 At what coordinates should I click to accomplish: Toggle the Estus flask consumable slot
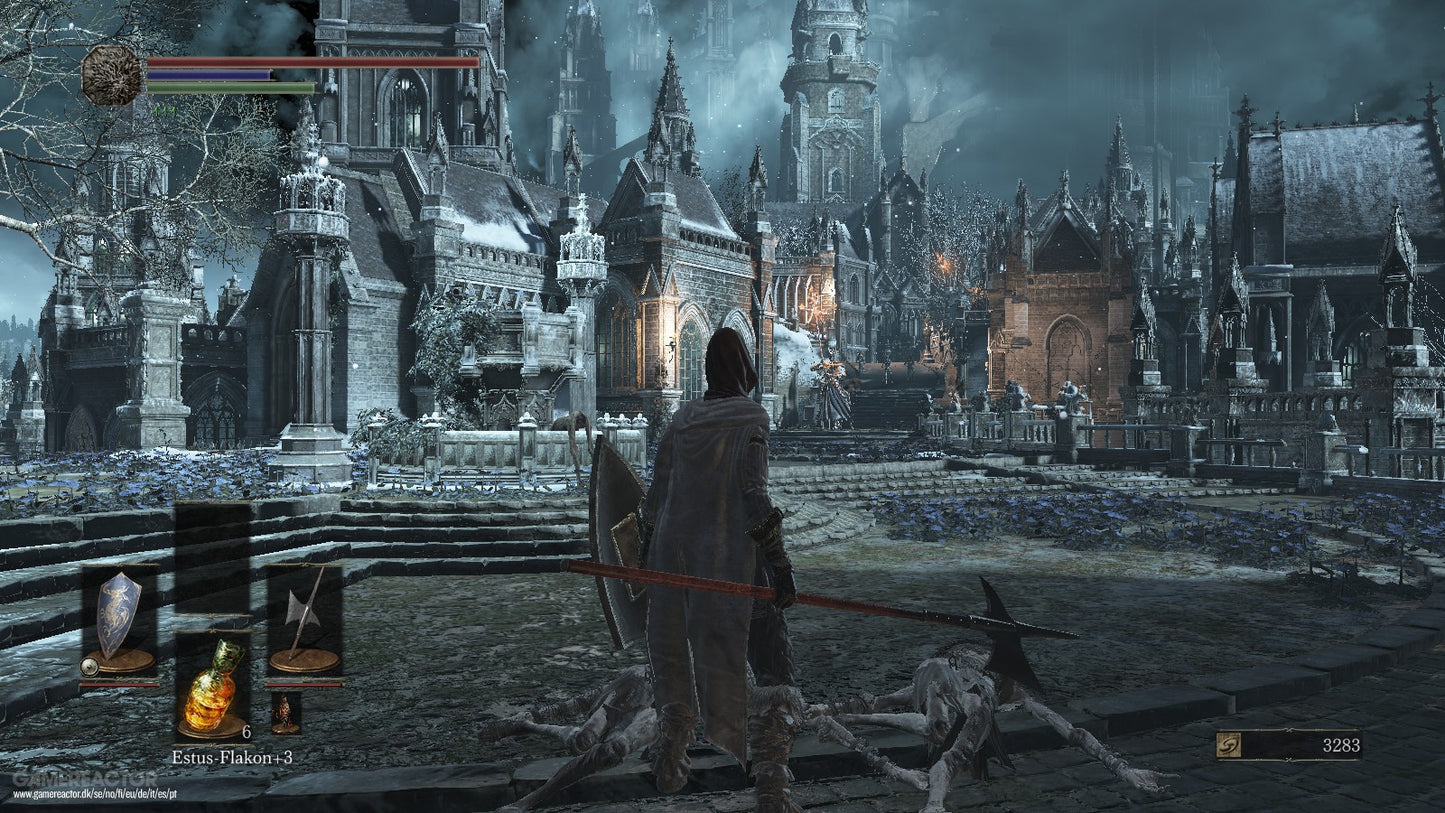213,690
